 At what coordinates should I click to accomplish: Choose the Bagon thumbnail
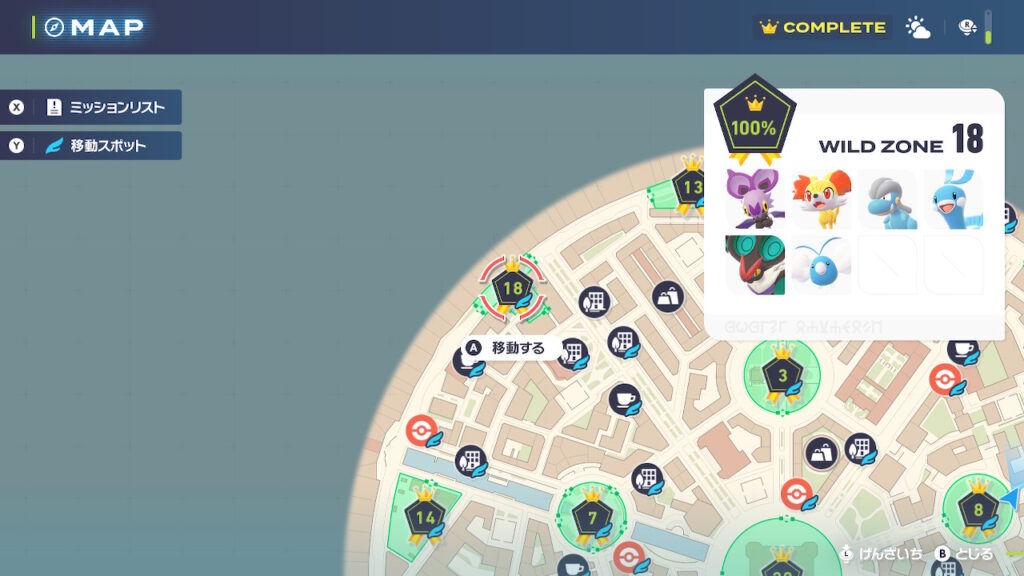coord(887,199)
